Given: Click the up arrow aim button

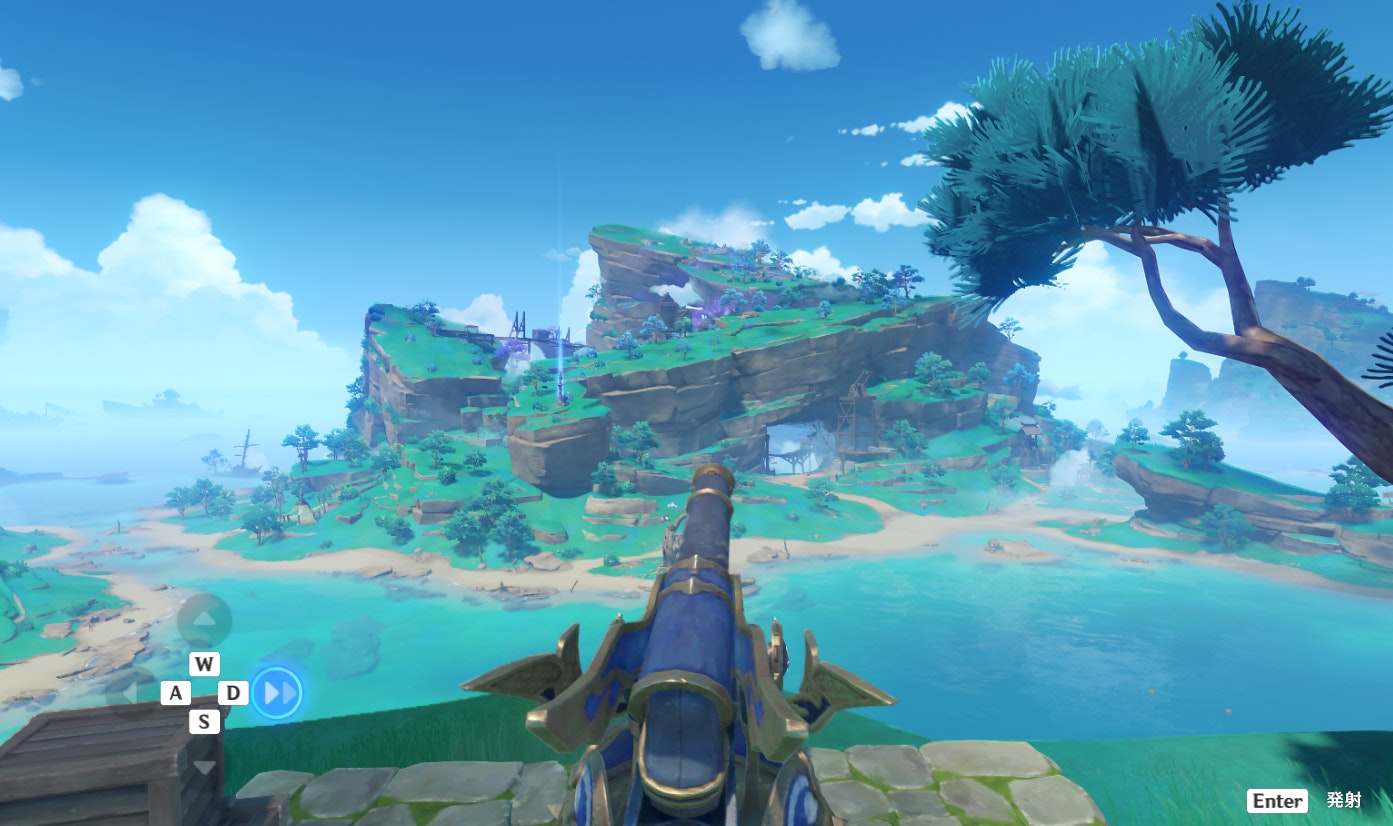Looking at the screenshot, I should tap(204, 619).
